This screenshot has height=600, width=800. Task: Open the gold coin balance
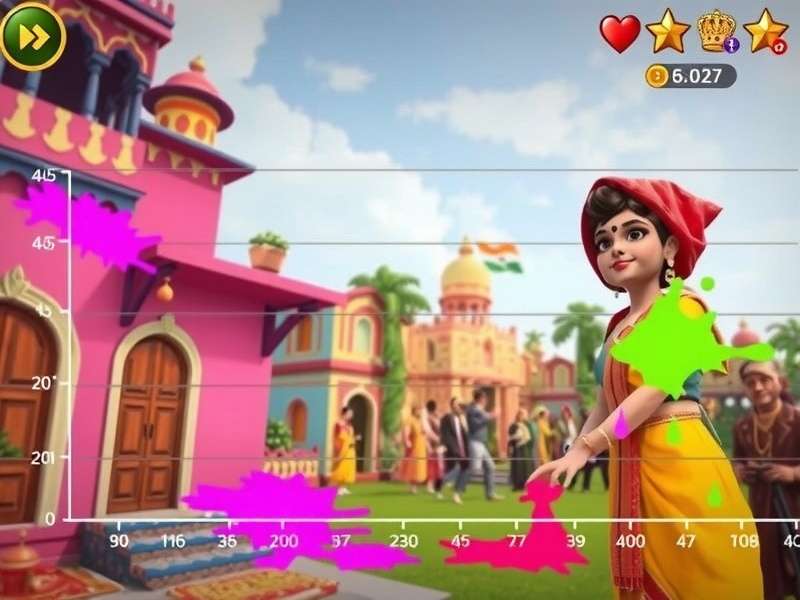click(690, 76)
